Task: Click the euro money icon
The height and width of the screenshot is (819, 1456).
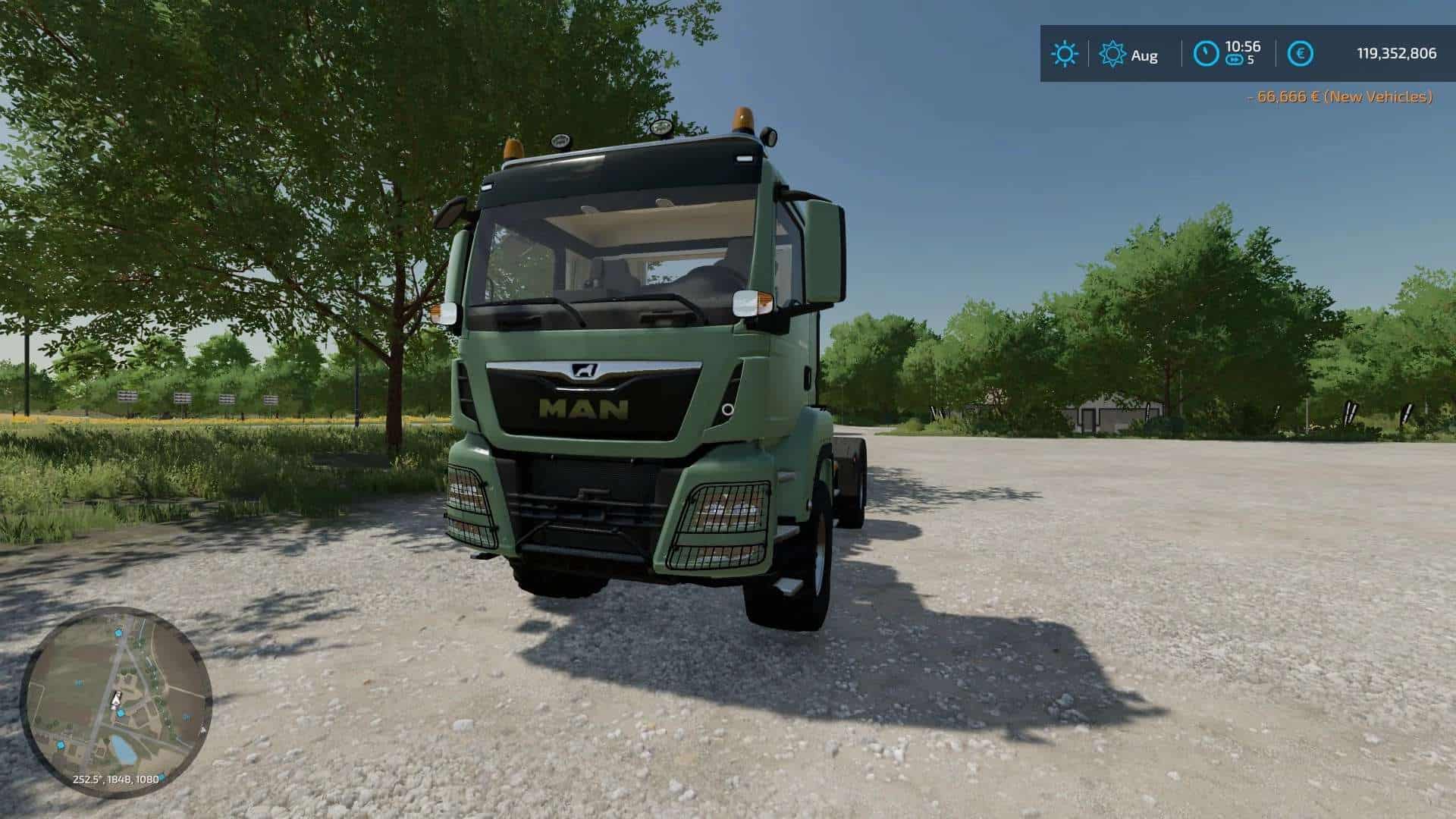Action: pos(1301,54)
